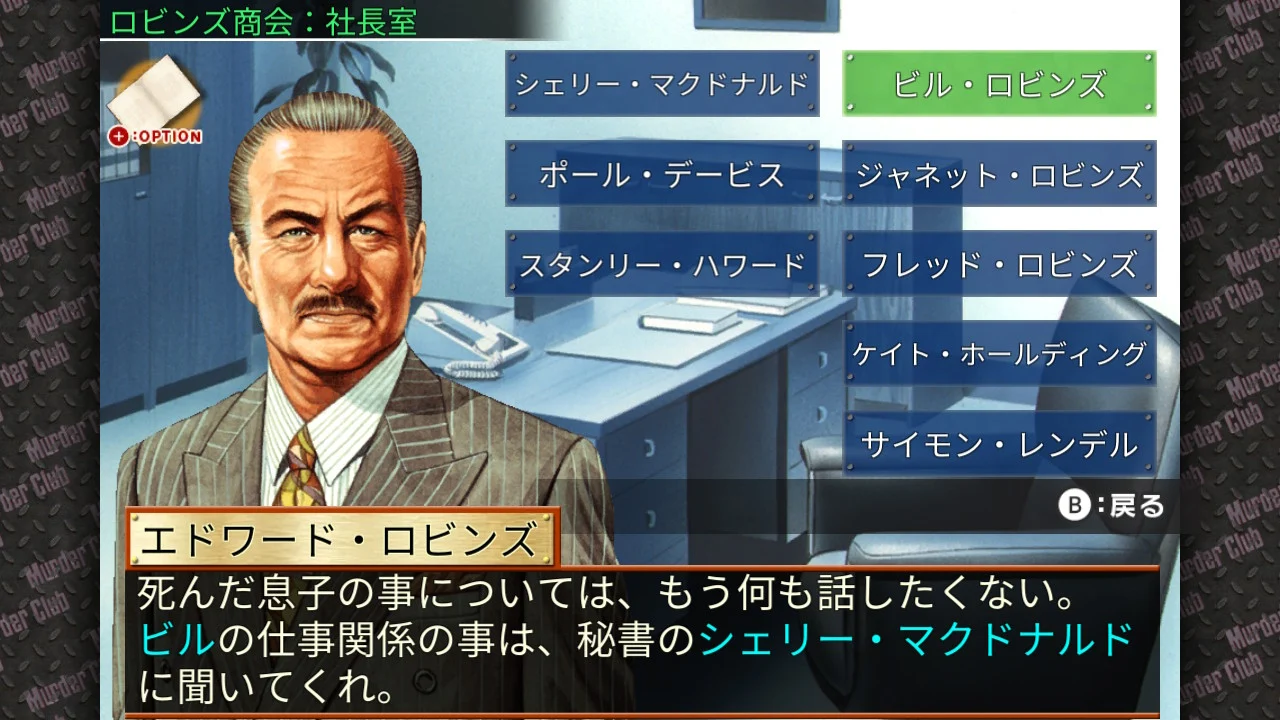Open the OPTION menu via the plus icon
The image size is (1280, 720).
click(120, 136)
